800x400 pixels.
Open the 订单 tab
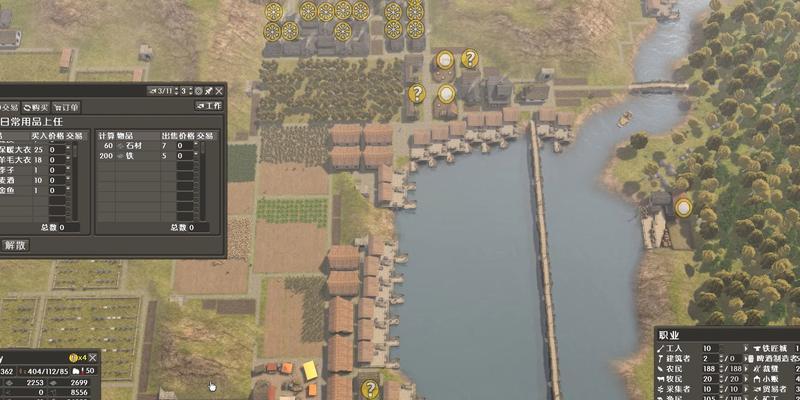point(68,107)
